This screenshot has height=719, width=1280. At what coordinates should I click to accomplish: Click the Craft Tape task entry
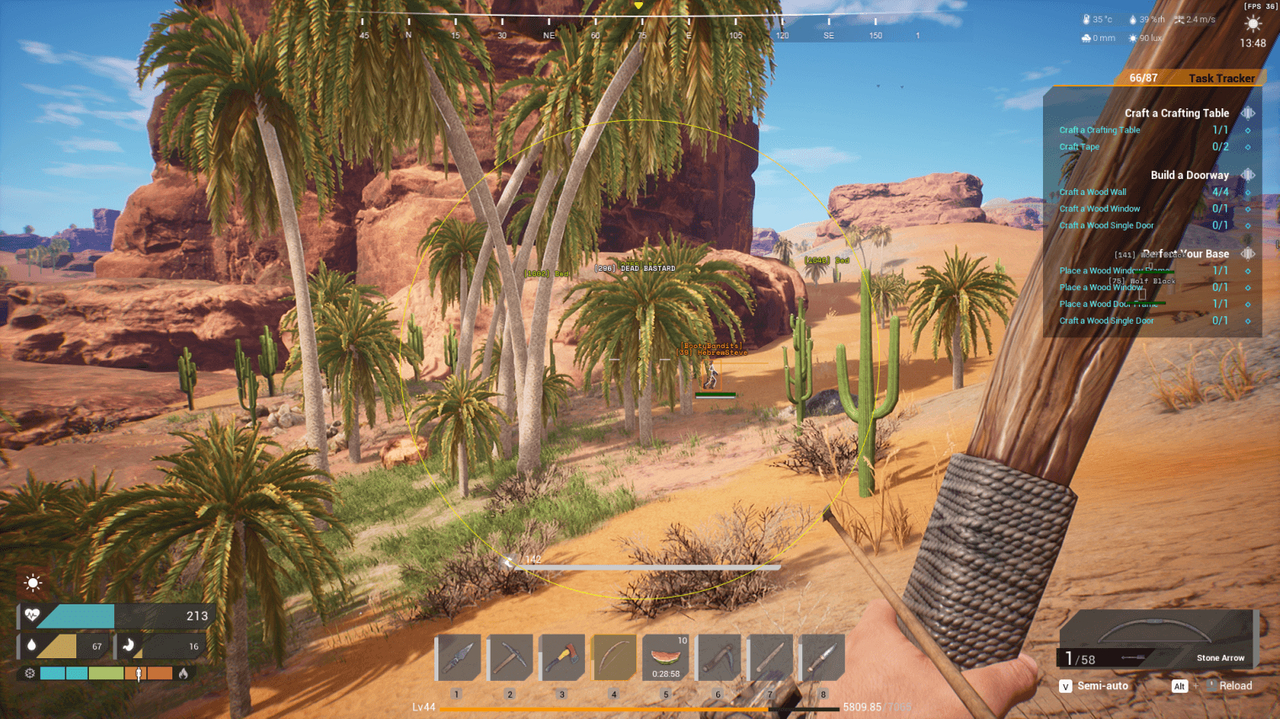(x=1080, y=147)
